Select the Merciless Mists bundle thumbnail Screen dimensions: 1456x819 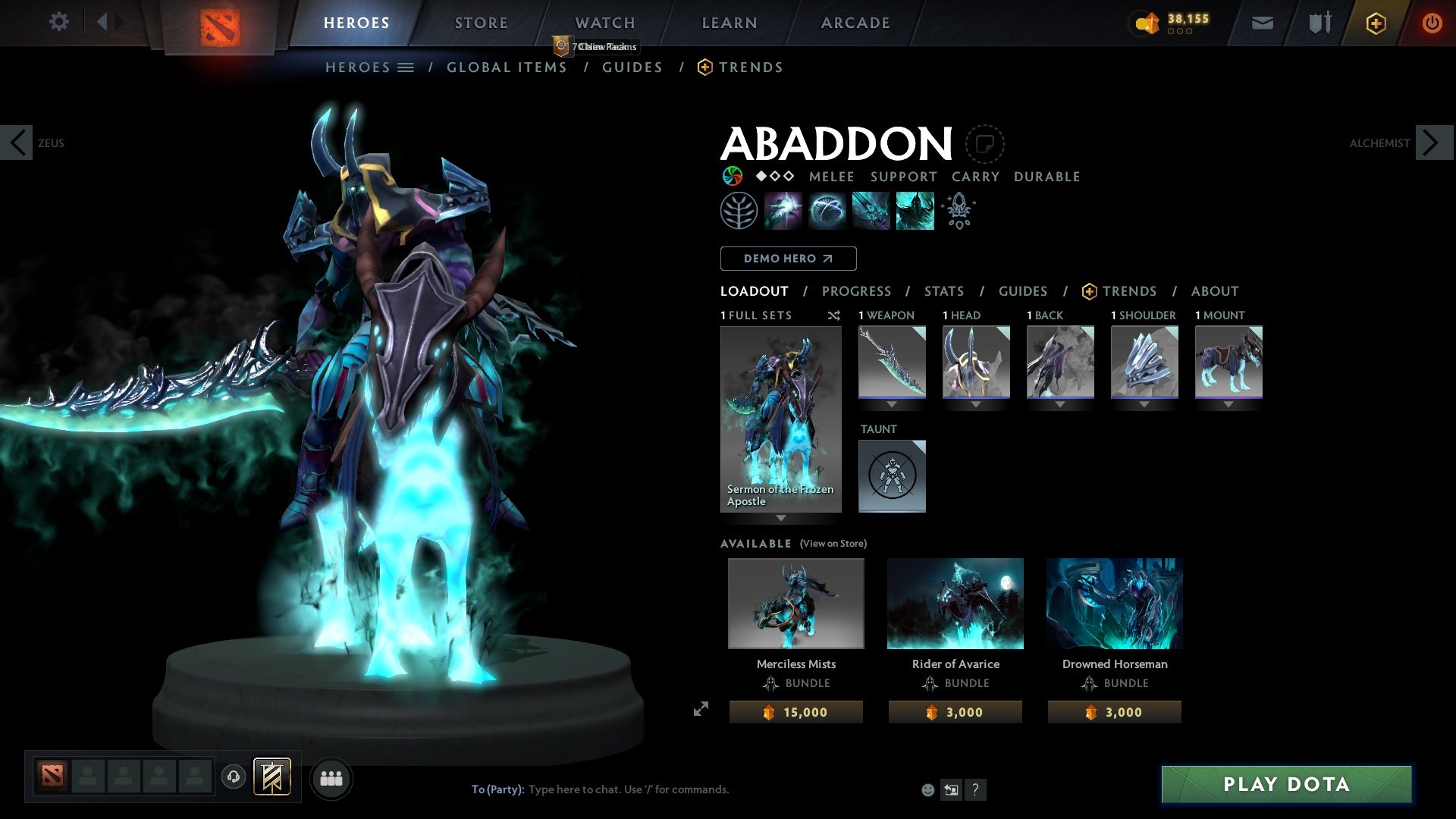click(795, 604)
